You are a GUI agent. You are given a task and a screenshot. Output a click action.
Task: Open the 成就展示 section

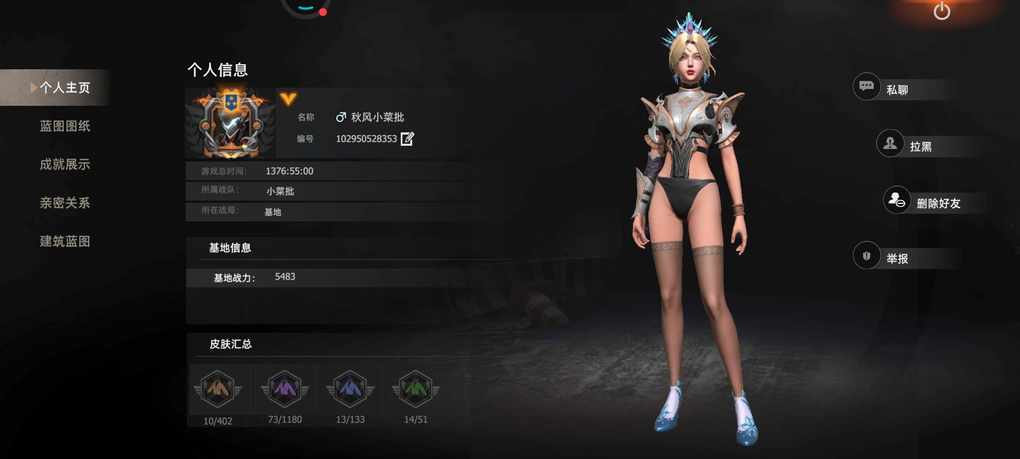(x=65, y=164)
